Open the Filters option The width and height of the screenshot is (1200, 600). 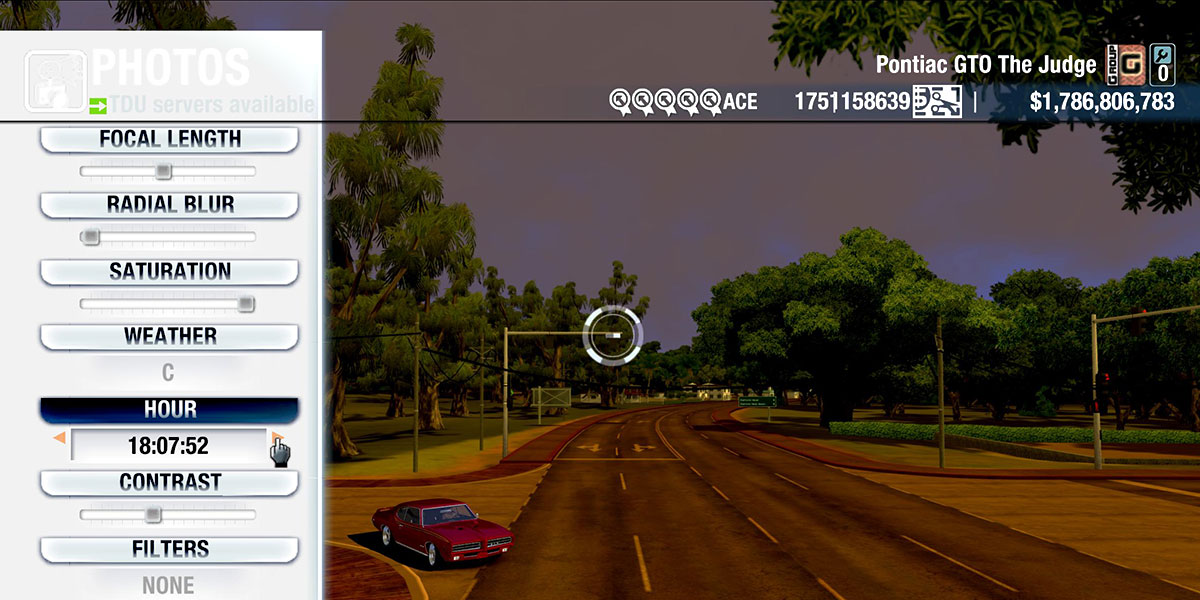[169, 549]
